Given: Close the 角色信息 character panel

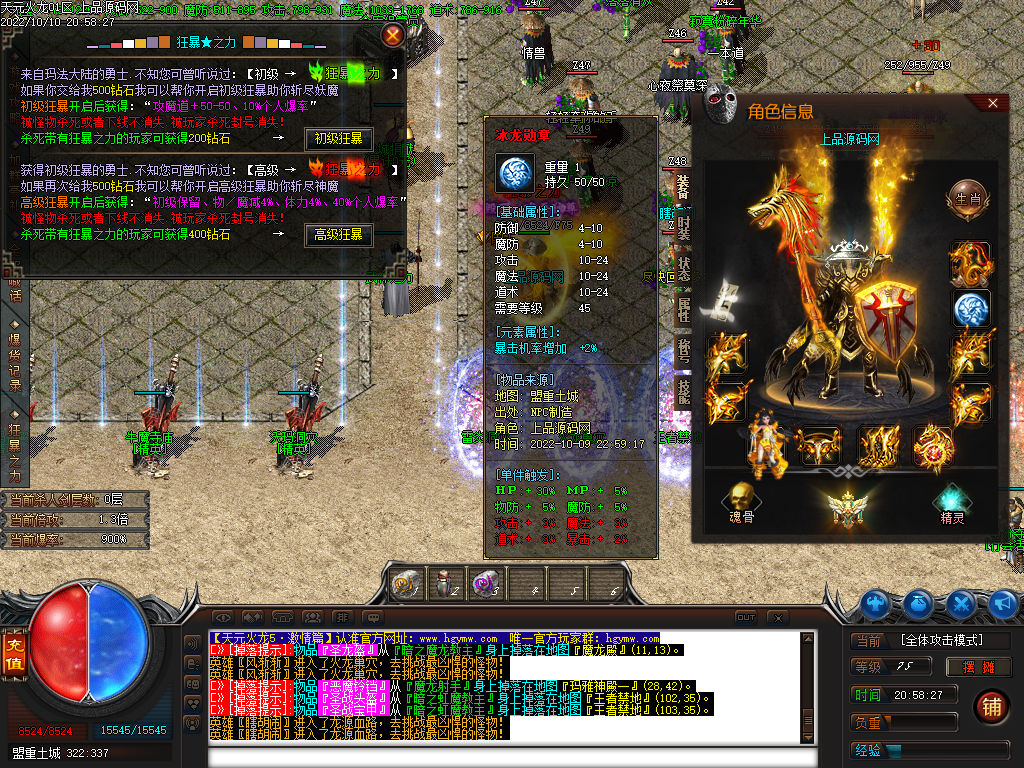Looking at the screenshot, I should 992,103.
